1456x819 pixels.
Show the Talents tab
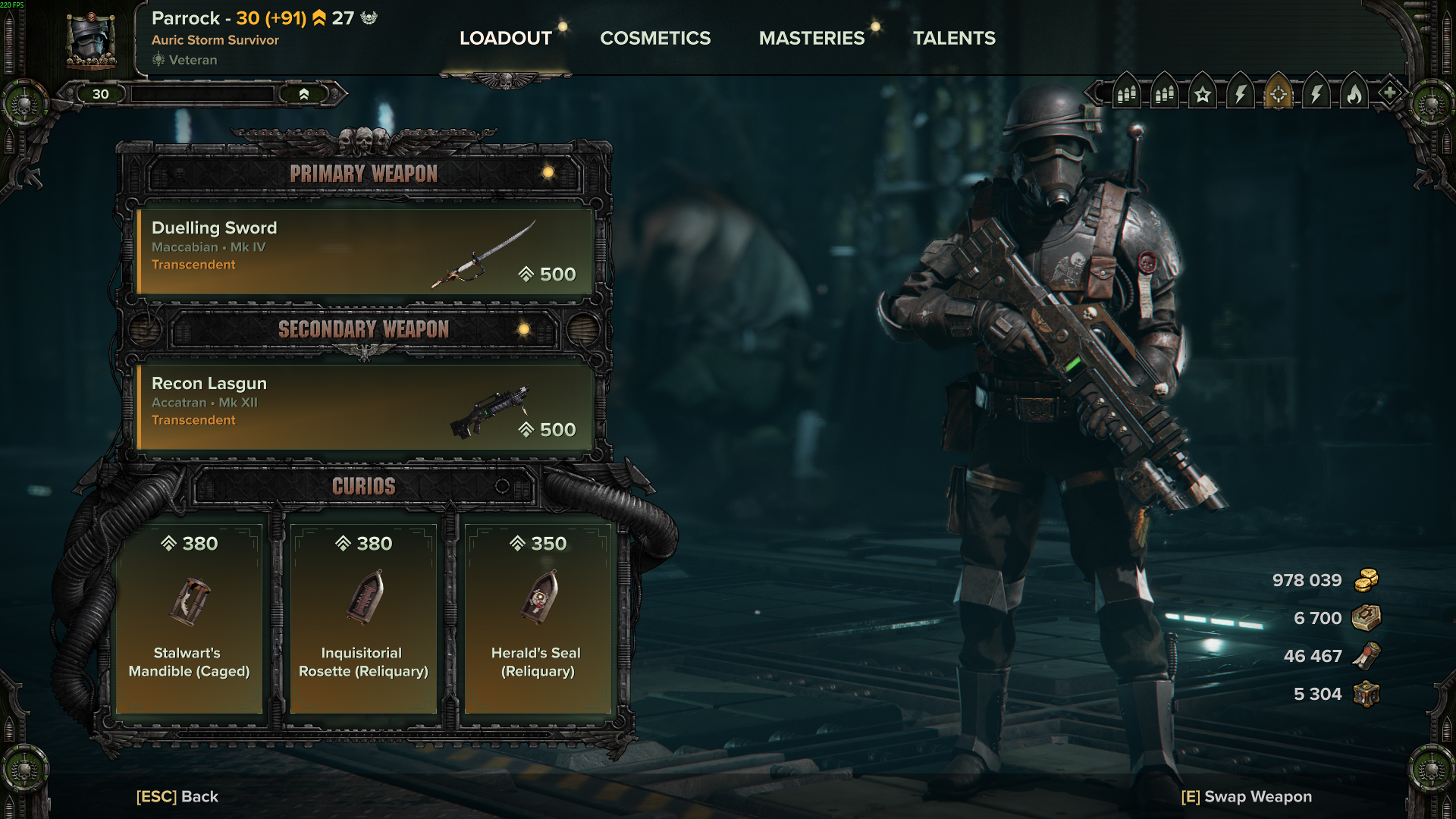pyautogui.click(x=954, y=38)
